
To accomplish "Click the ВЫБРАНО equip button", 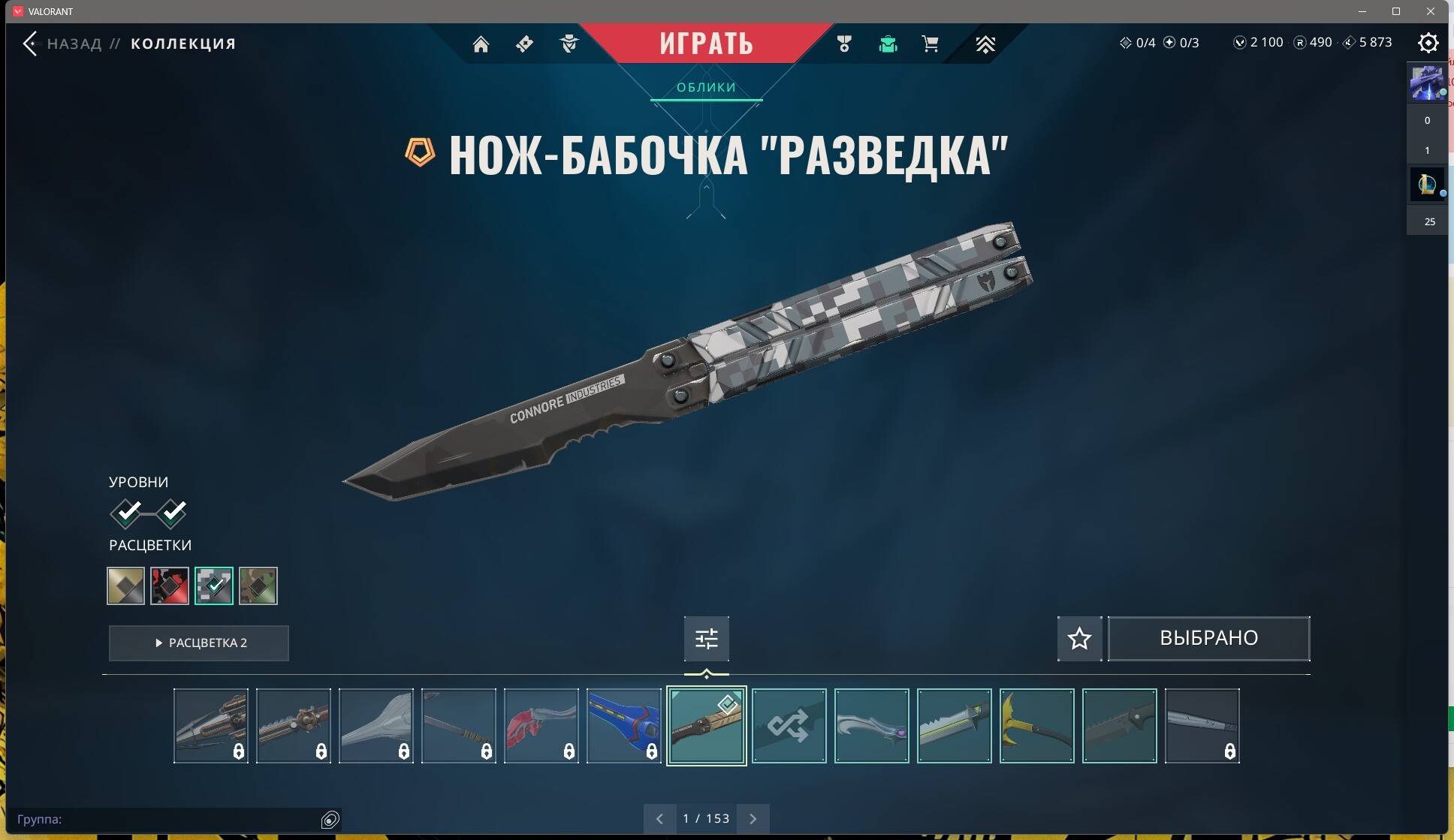I will [x=1208, y=638].
